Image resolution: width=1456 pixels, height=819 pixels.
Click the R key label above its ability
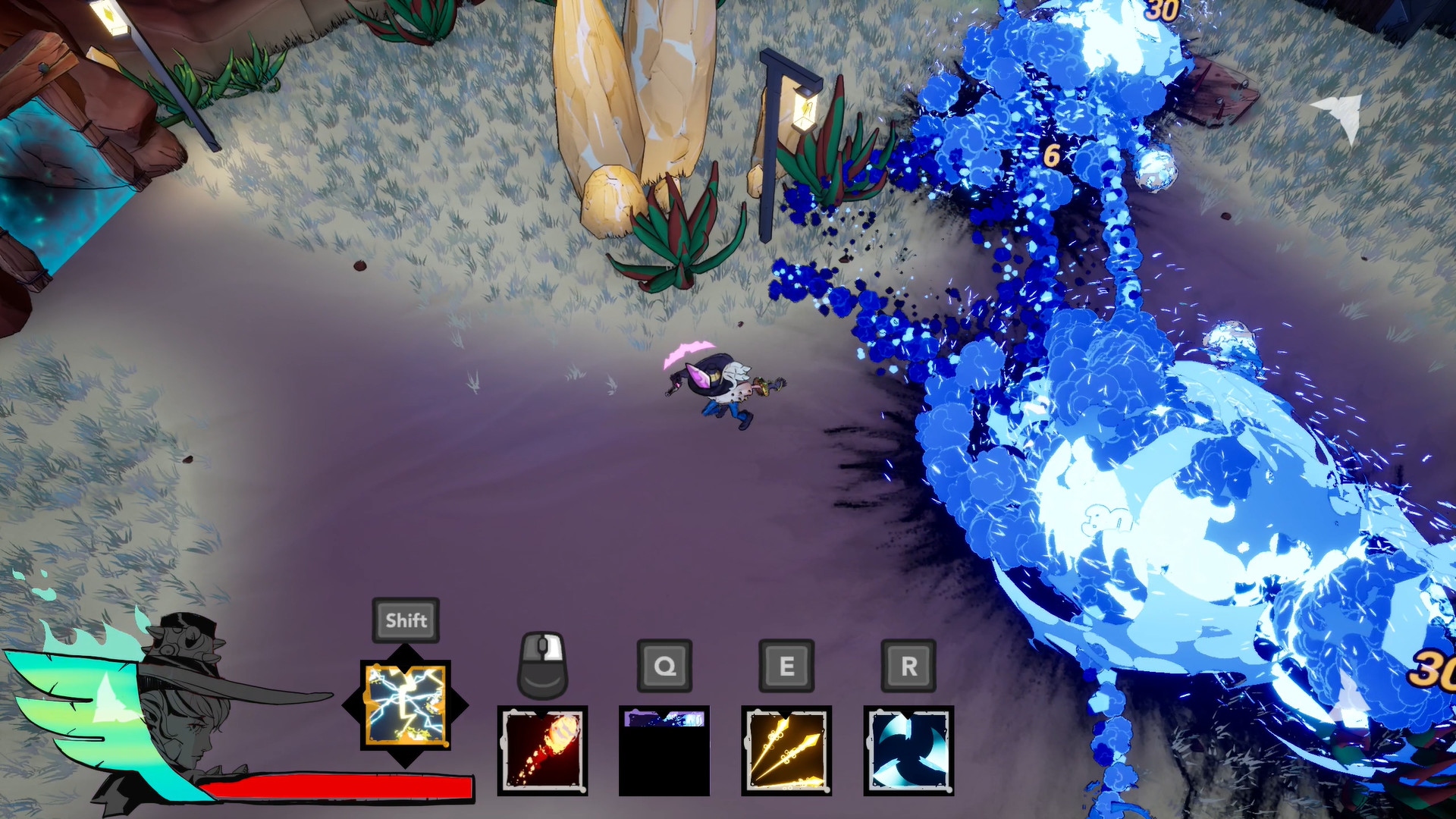pos(907,667)
